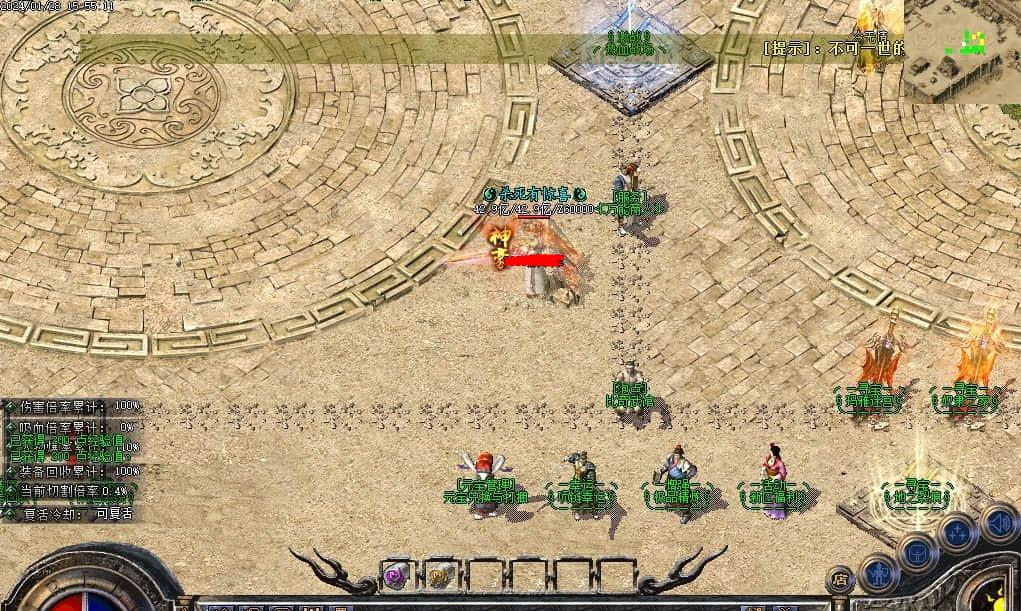Open the bag with the round blue button
The height and width of the screenshot is (611, 1021).
916,551
